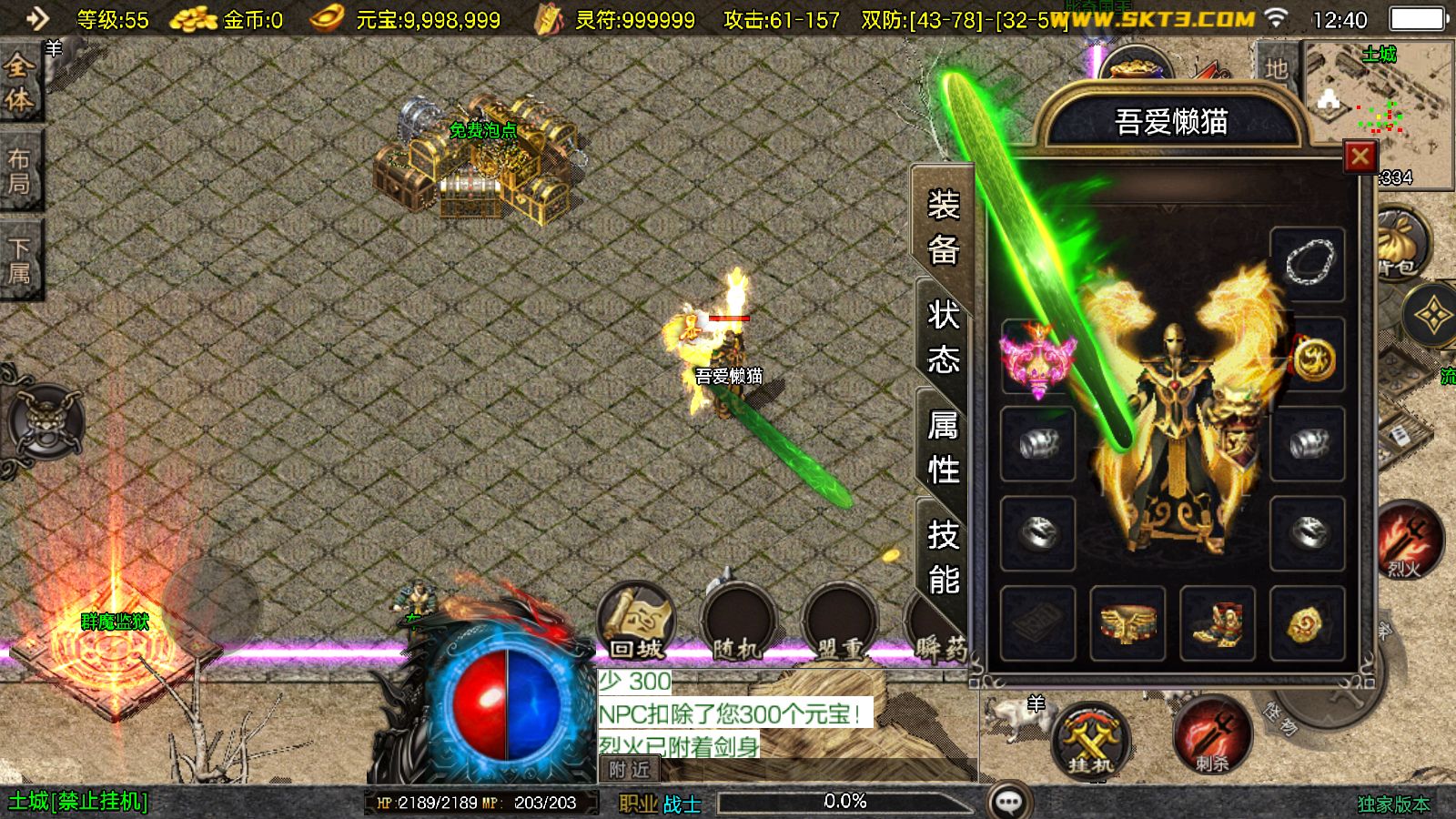This screenshot has width=1456, height=819.
Task: Select the 附近 nearby chat channel
Action: [x=630, y=770]
